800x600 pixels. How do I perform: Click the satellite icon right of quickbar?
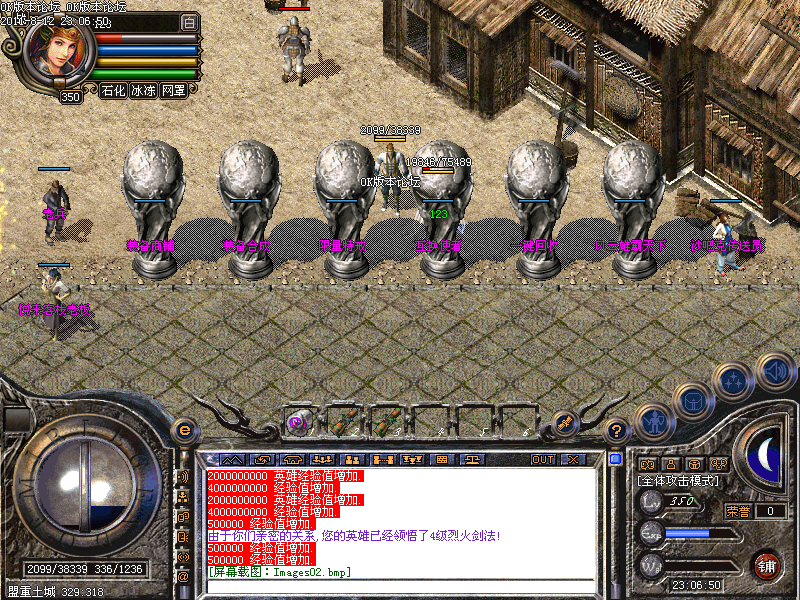[x=564, y=424]
